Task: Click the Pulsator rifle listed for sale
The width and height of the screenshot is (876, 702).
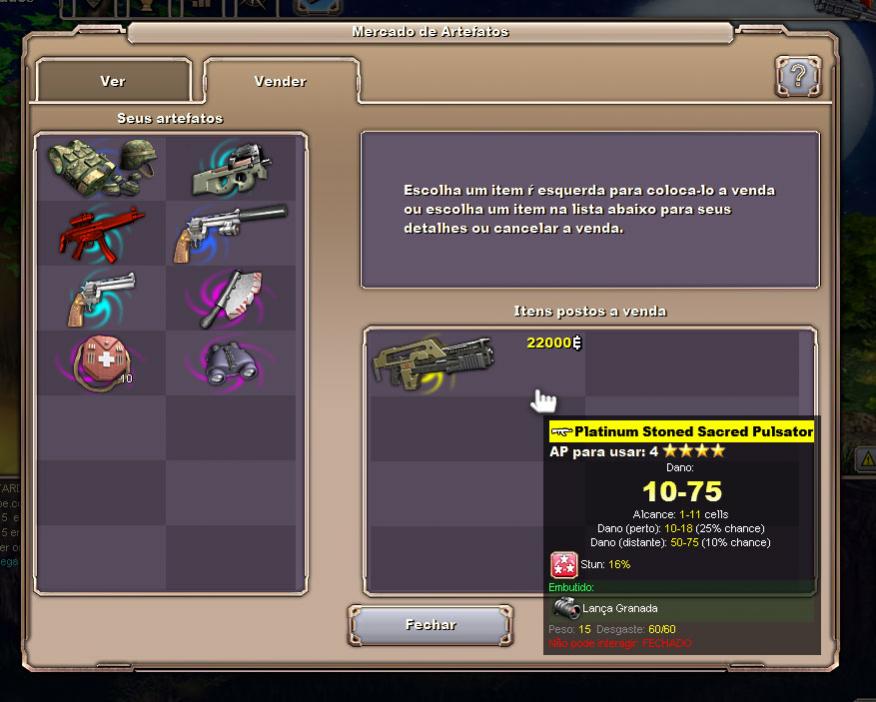Action: point(434,362)
